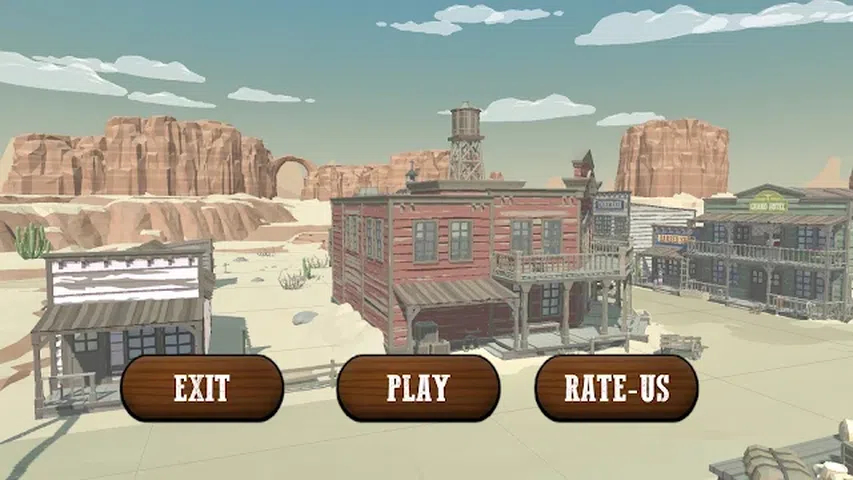This screenshot has width=853, height=480.
Task: Click the wooden EXIT button
Action: click(x=202, y=388)
